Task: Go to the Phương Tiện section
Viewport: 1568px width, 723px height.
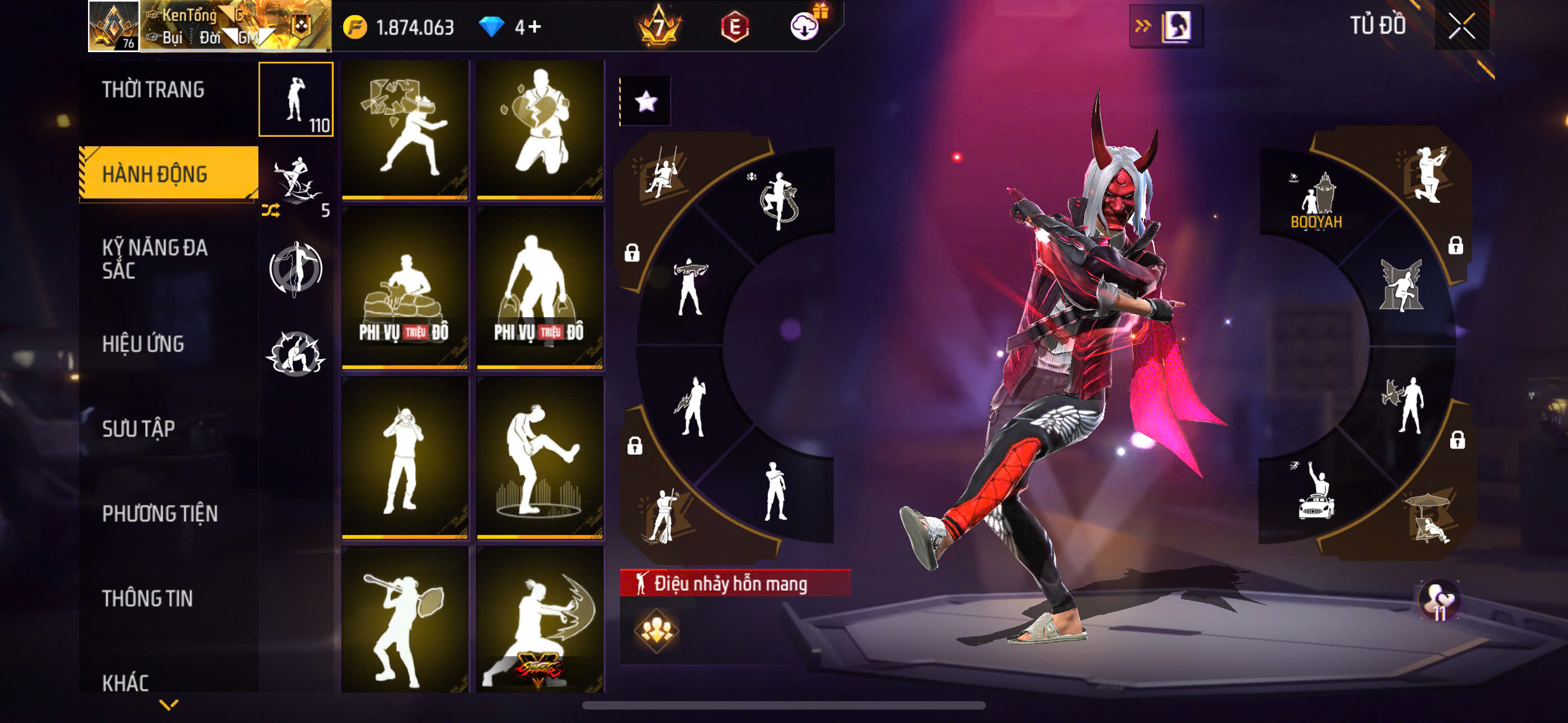Action: point(159,513)
